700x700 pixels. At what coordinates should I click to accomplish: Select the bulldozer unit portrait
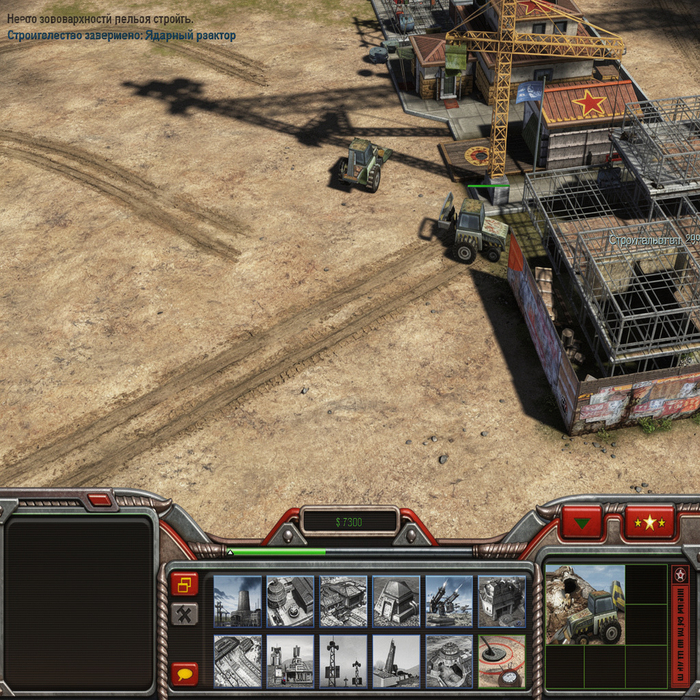coord(585,604)
